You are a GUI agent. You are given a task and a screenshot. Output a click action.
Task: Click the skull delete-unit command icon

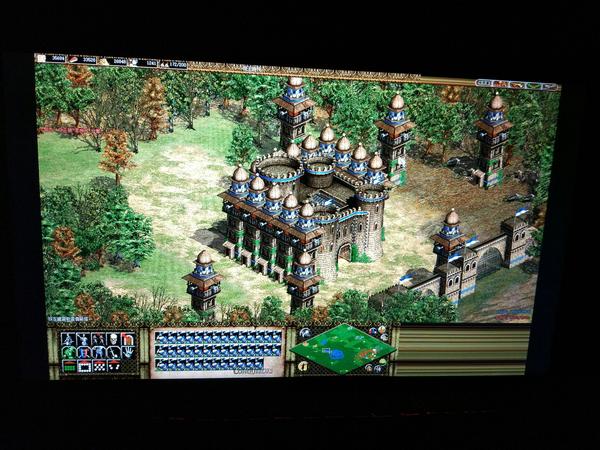tap(113, 339)
